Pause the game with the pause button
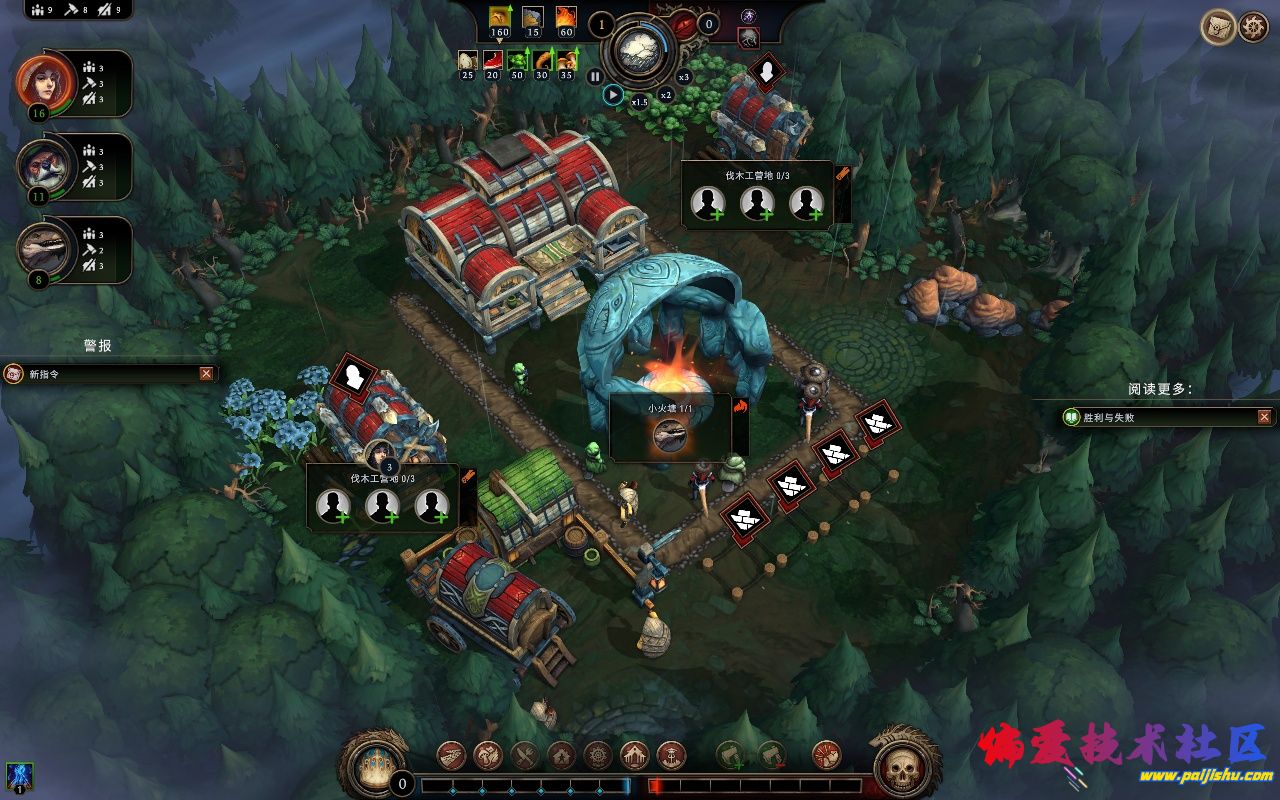1280x800 pixels. pyautogui.click(x=595, y=76)
